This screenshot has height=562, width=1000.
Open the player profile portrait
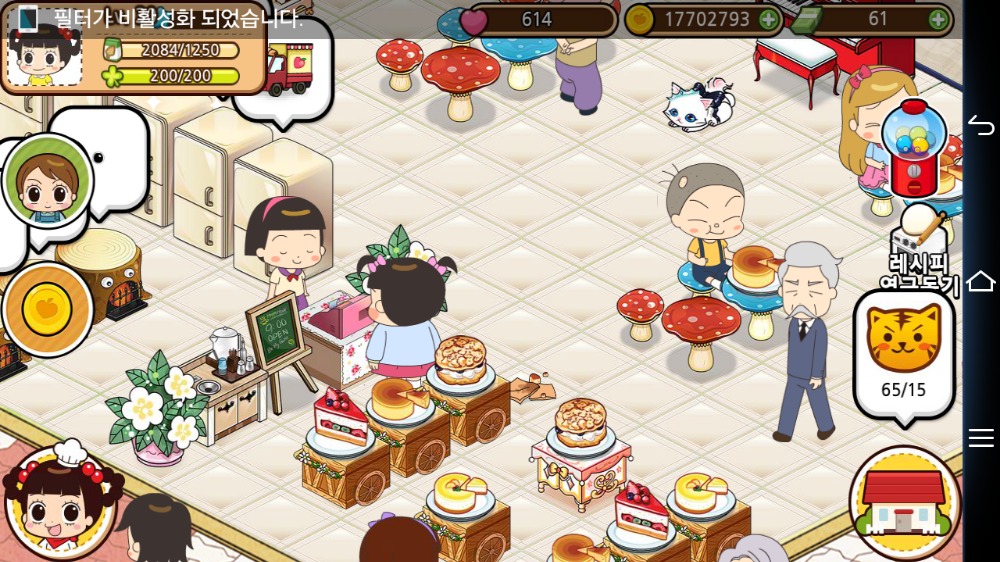(43, 54)
